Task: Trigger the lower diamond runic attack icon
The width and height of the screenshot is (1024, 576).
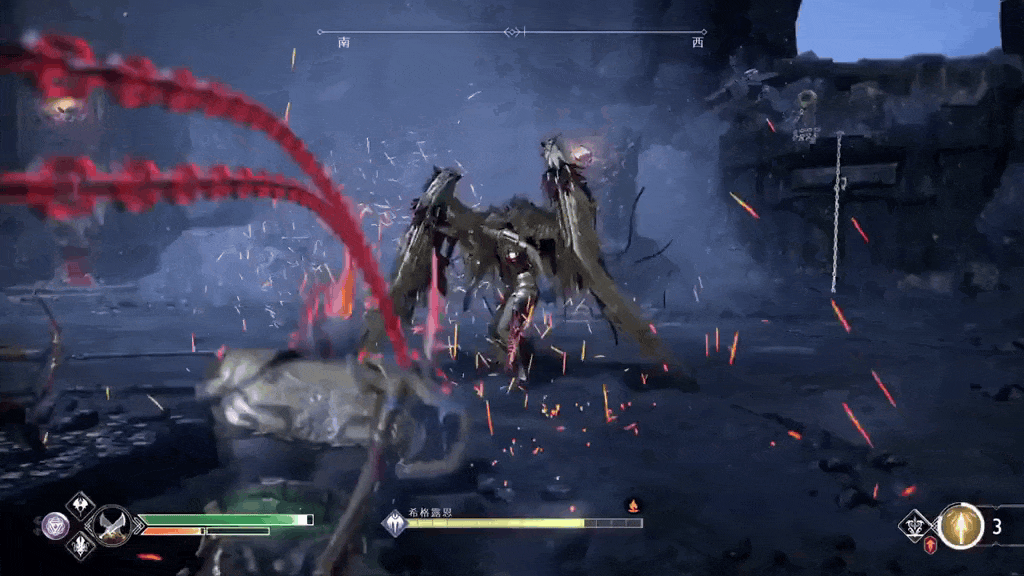Action: point(80,545)
